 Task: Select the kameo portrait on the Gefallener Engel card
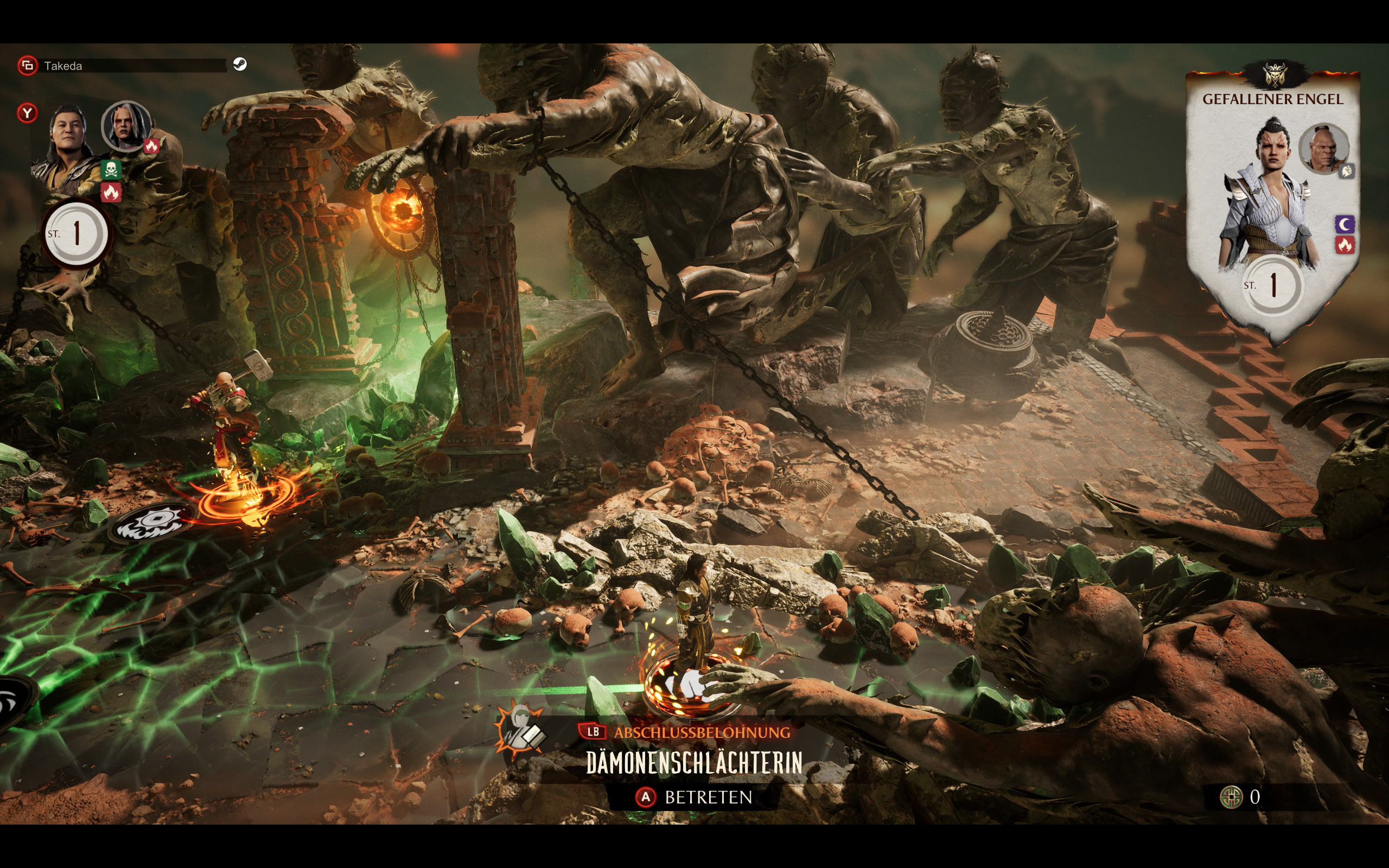pyautogui.click(x=1323, y=149)
